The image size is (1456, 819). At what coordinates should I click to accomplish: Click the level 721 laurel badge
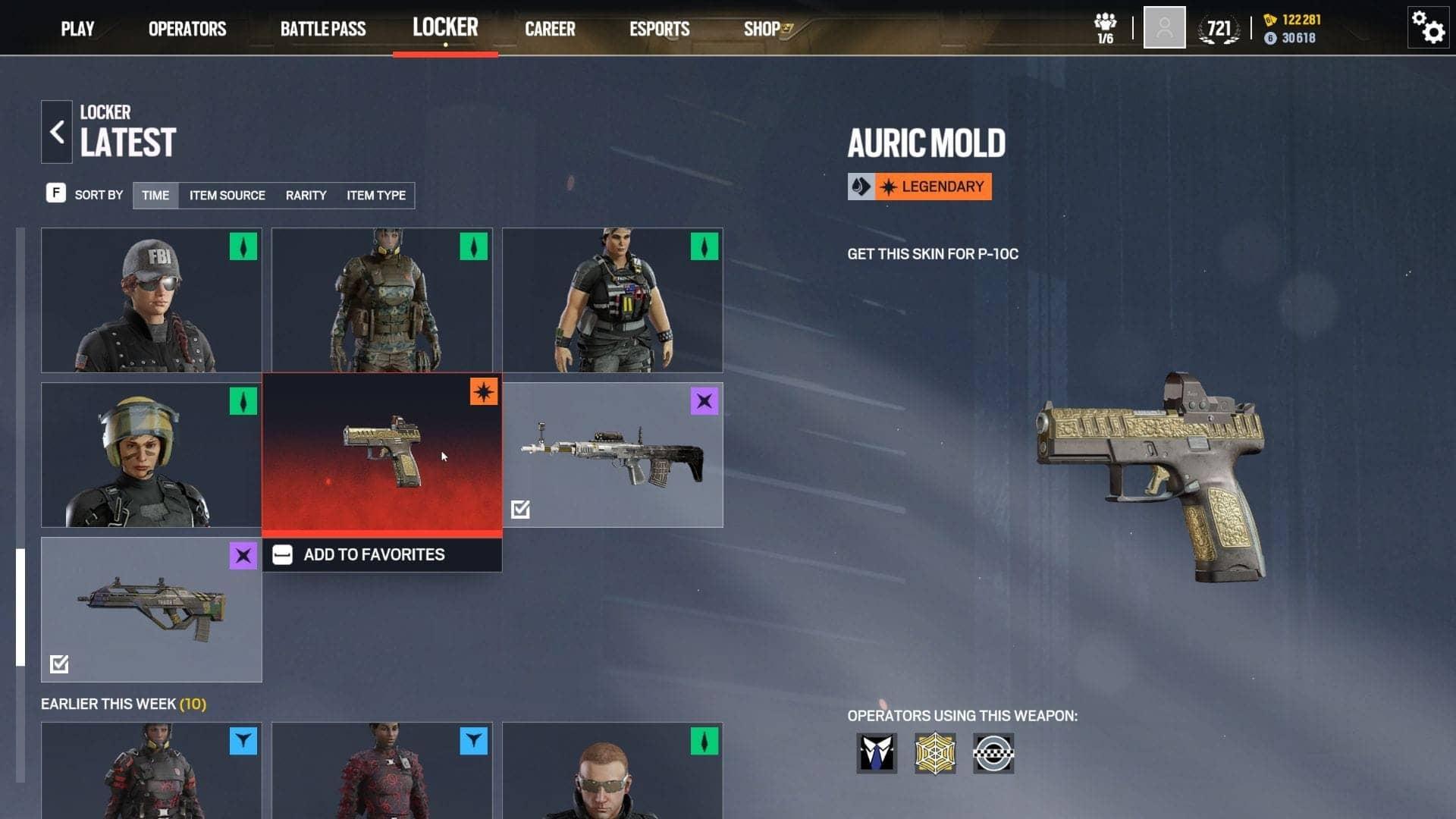pos(1218,25)
